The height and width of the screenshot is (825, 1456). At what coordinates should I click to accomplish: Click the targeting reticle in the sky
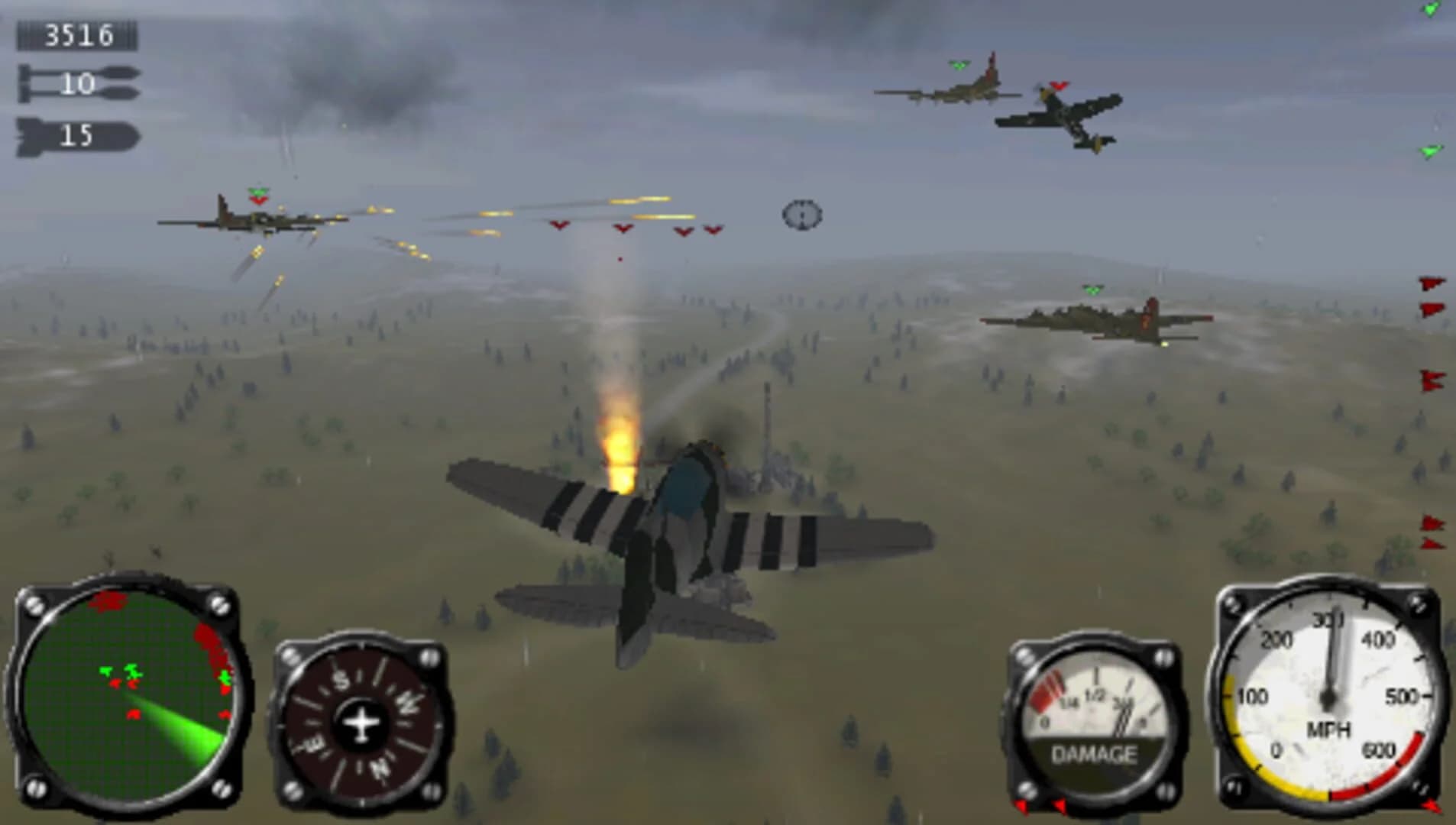click(x=801, y=216)
